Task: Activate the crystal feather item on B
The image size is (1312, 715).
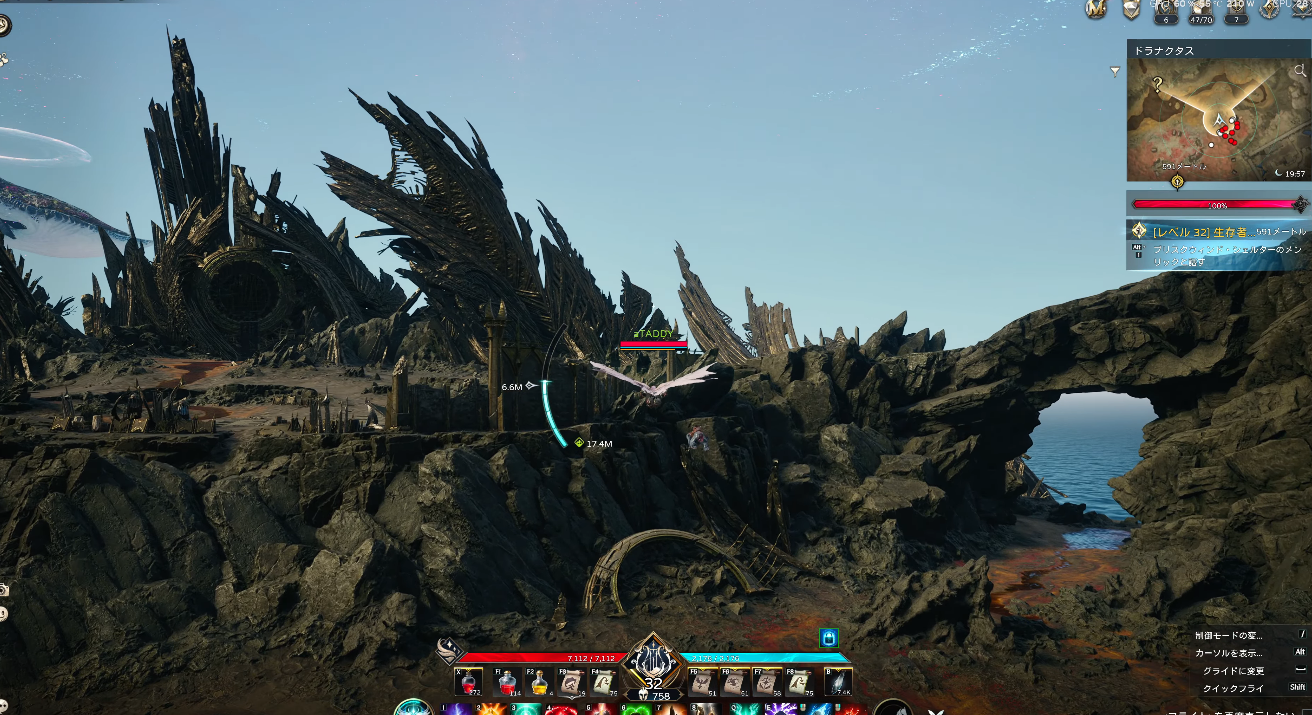Action: (838, 682)
